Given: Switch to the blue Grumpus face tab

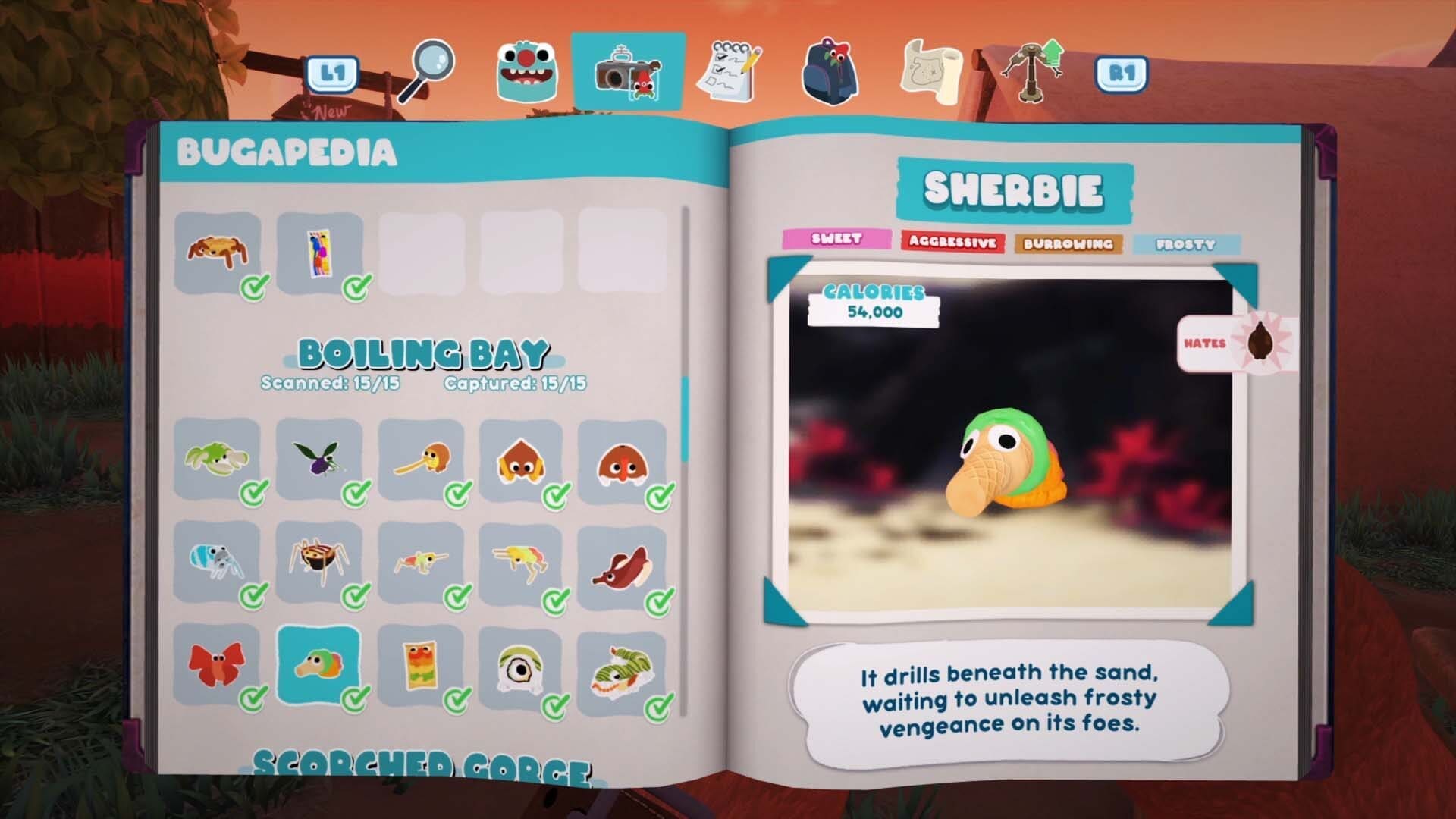Looking at the screenshot, I should [x=527, y=72].
